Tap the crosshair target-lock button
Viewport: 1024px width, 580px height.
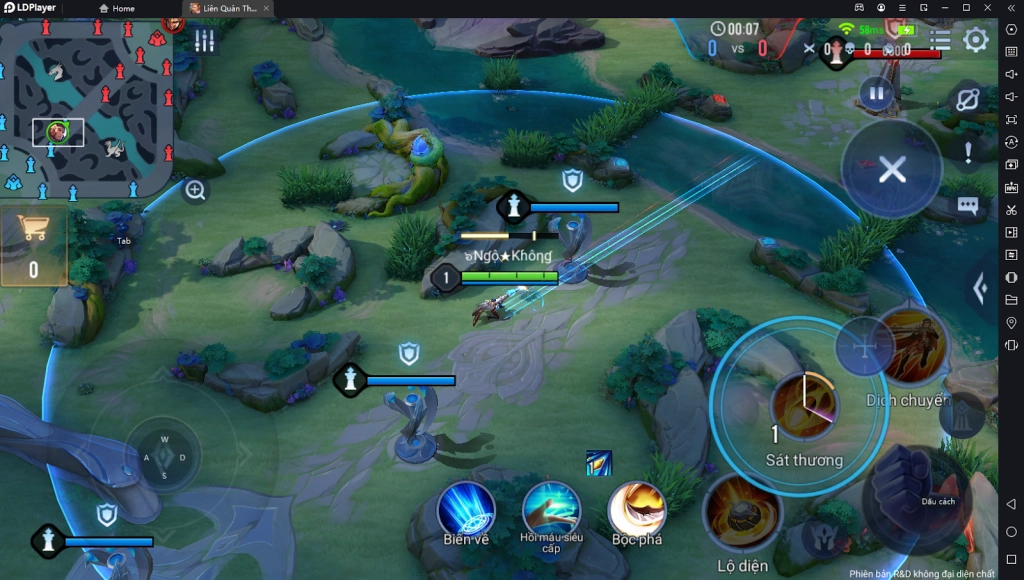[x=863, y=346]
